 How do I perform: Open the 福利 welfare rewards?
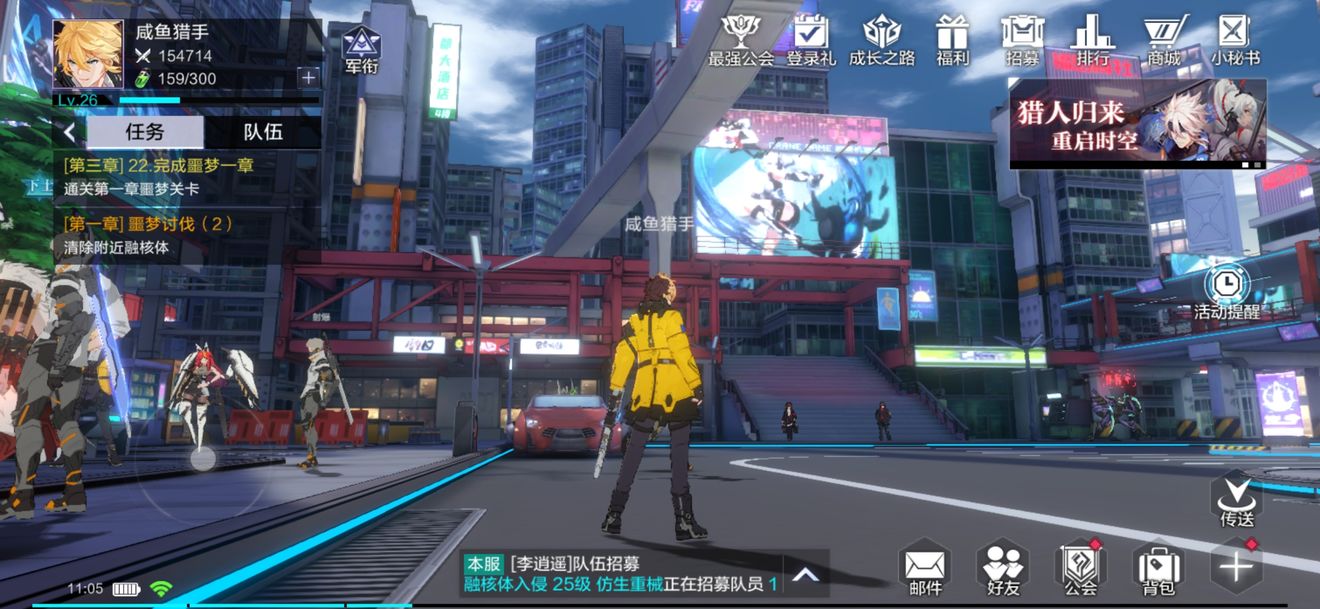(952, 38)
